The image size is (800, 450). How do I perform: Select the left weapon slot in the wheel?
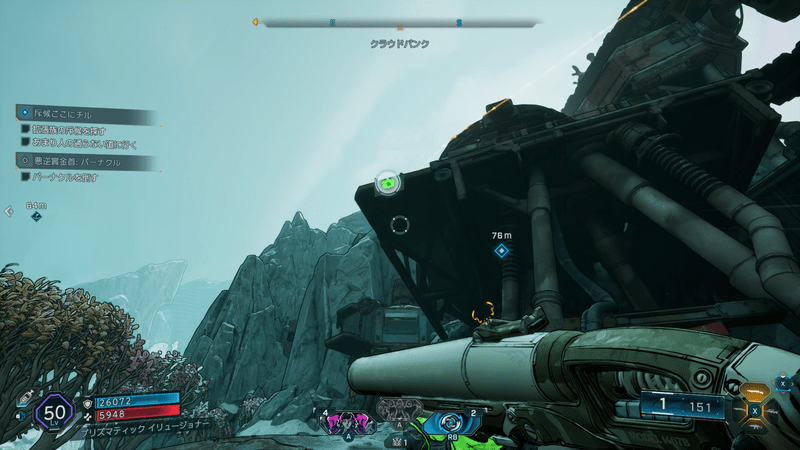click(740, 410)
